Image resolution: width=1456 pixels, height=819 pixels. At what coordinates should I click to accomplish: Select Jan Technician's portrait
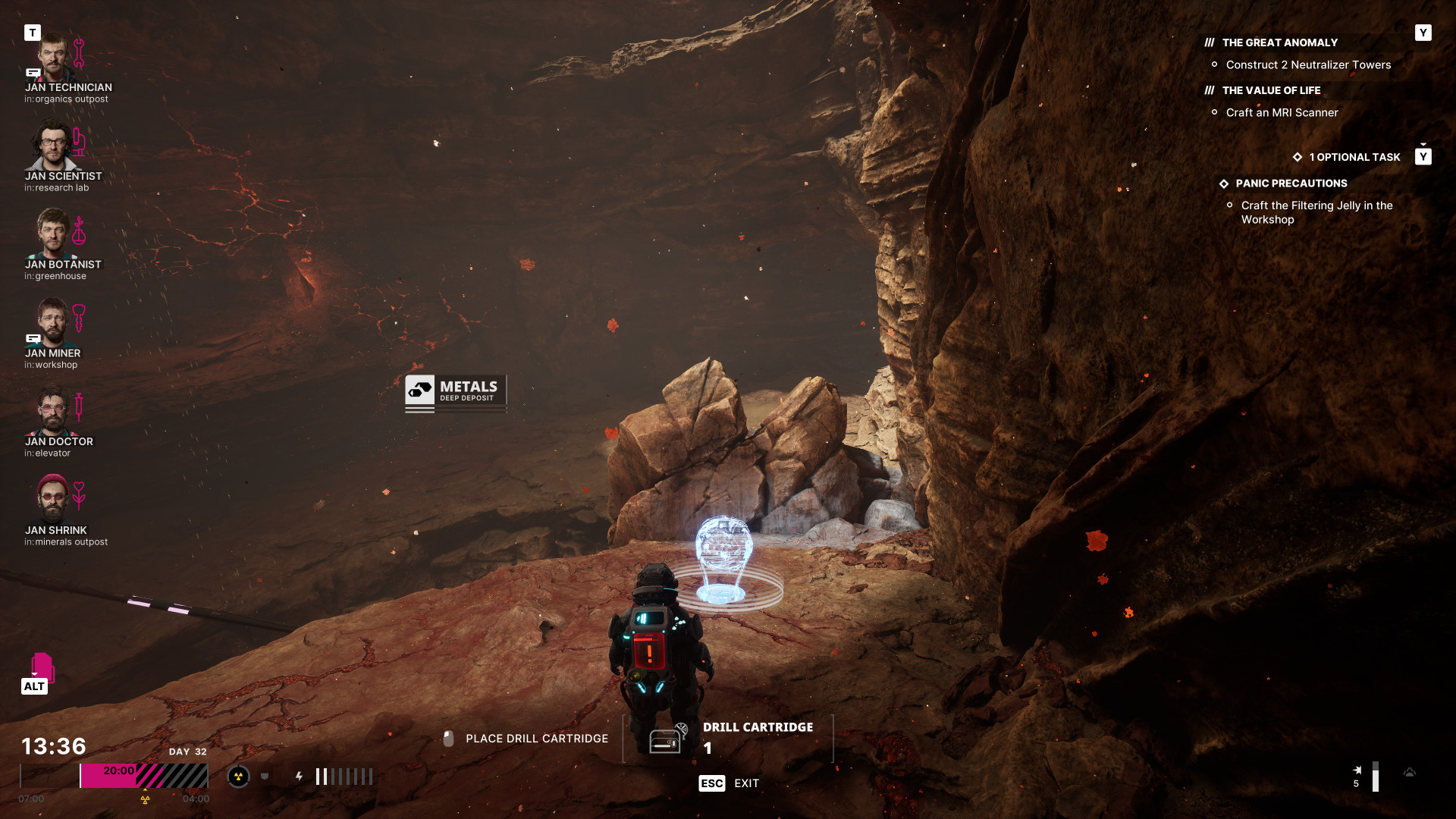(53, 57)
